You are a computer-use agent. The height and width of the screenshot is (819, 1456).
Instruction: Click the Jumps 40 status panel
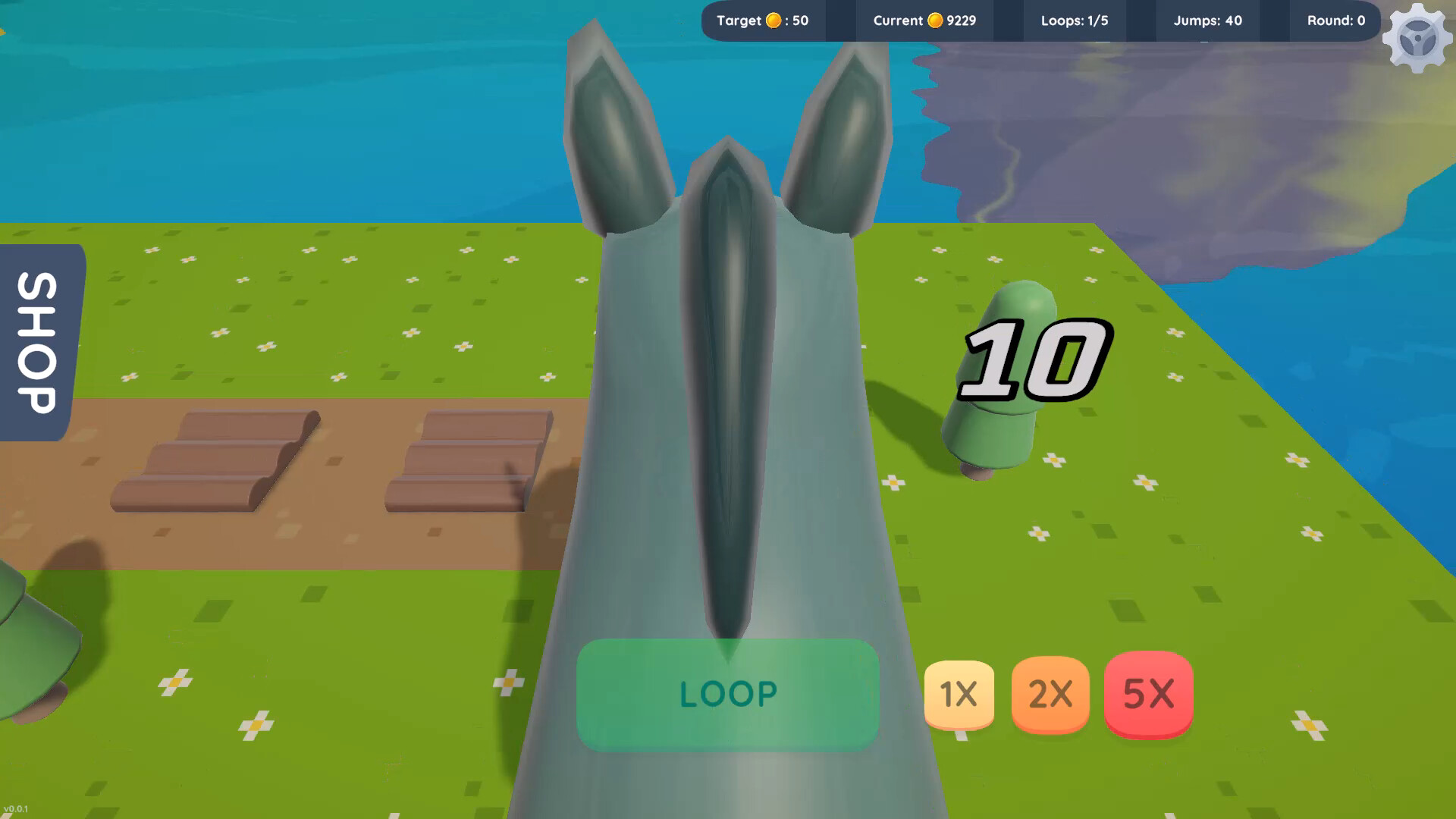(1207, 20)
